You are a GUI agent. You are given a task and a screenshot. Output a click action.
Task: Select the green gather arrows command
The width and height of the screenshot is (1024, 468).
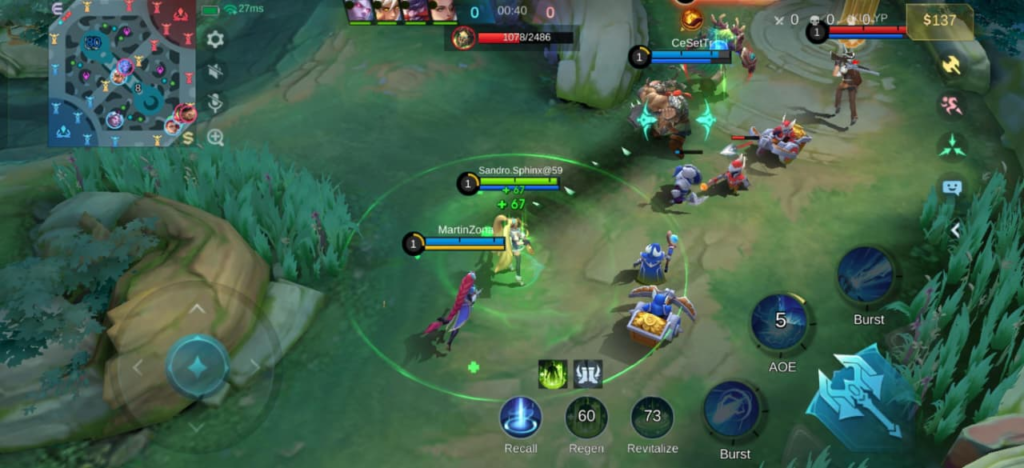tap(951, 145)
